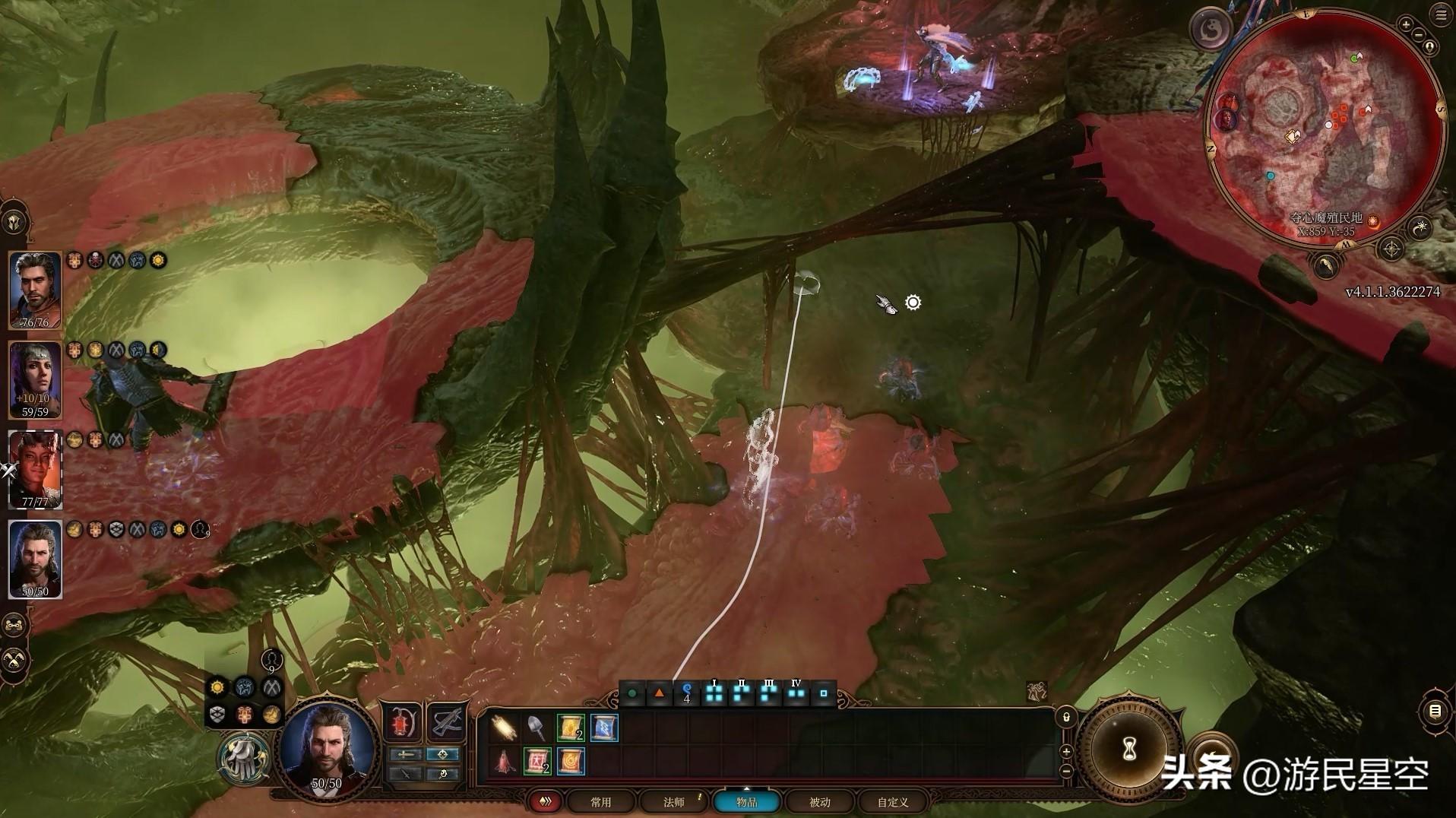Image resolution: width=1456 pixels, height=818 pixels.
Task: Select the crossbow ranged weapon slot
Action: pos(446,722)
